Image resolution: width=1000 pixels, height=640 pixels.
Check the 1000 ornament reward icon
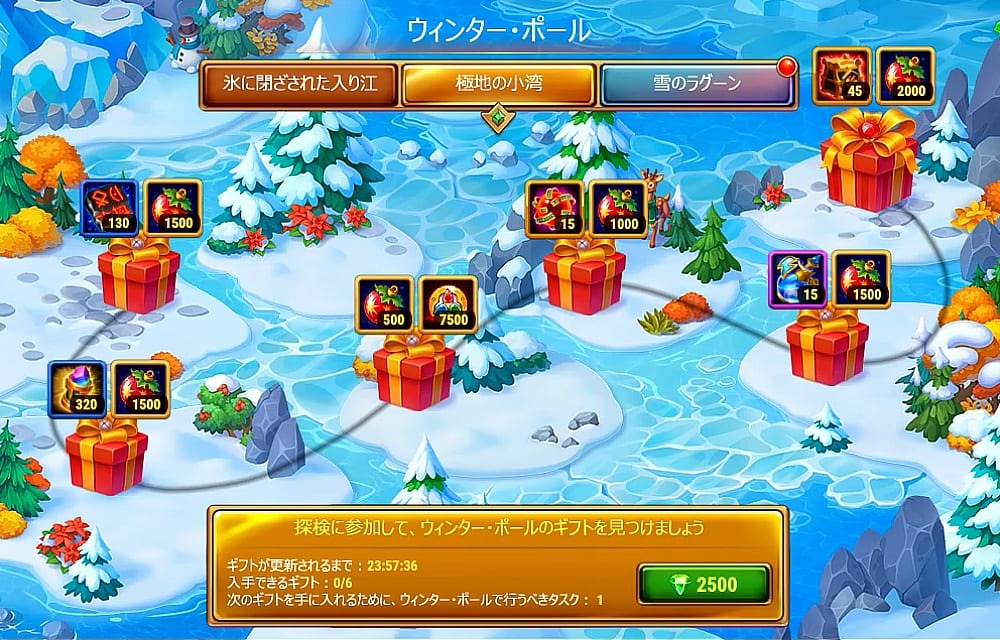coord(618,208)
